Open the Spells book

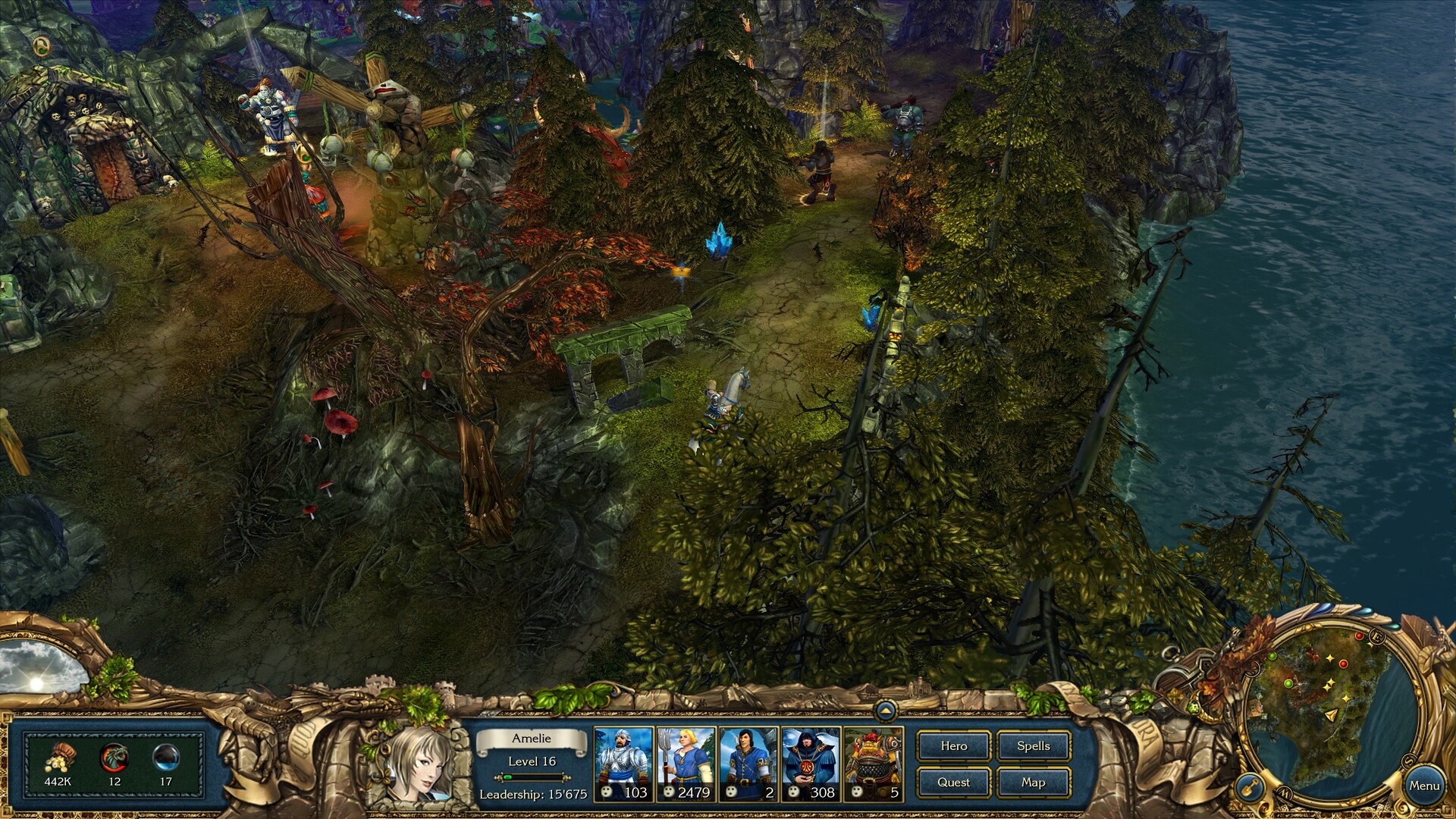click(1033, 746)
